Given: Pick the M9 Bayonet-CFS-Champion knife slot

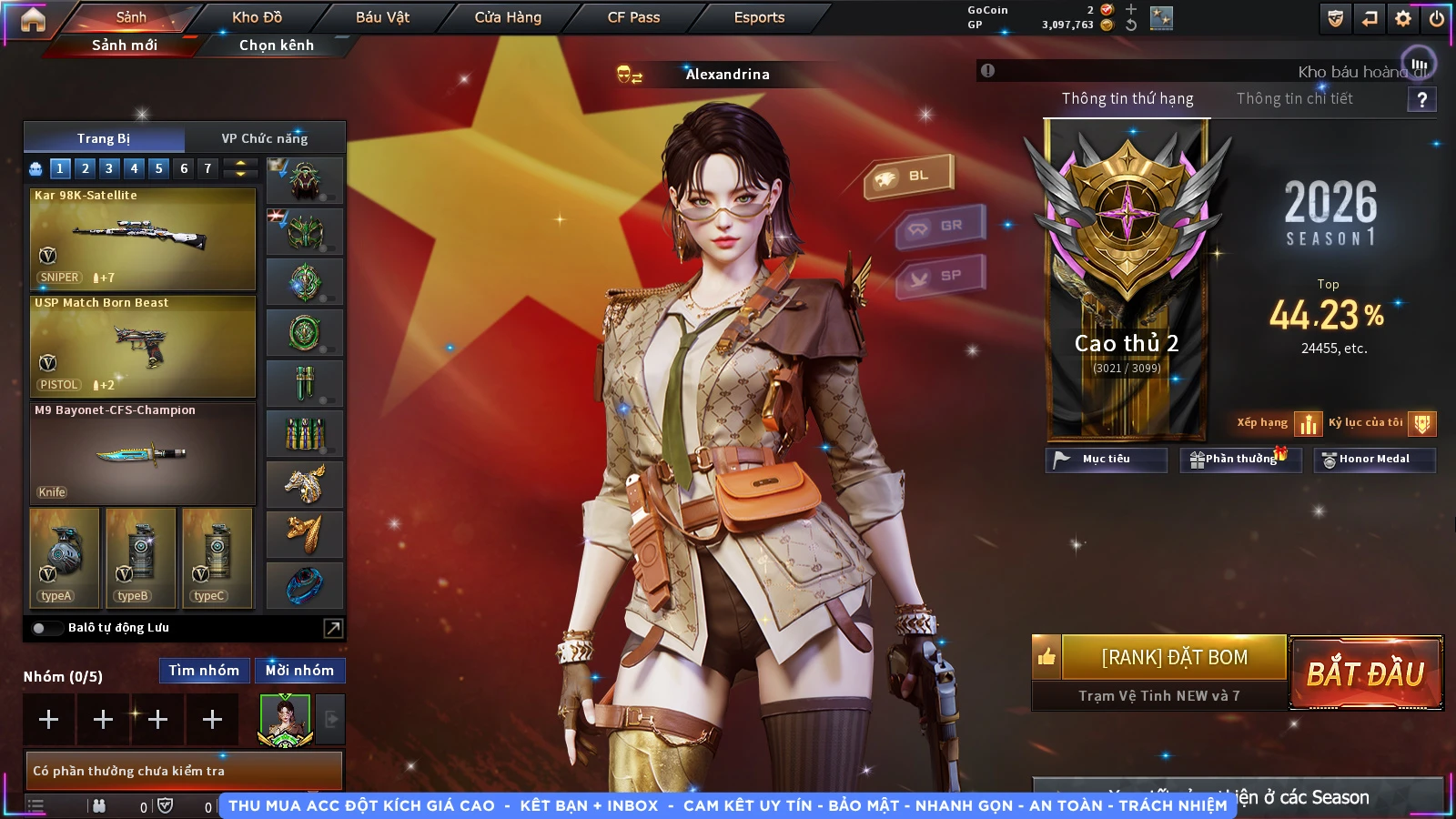Looking at the screenshot, I should click(143, 453).
